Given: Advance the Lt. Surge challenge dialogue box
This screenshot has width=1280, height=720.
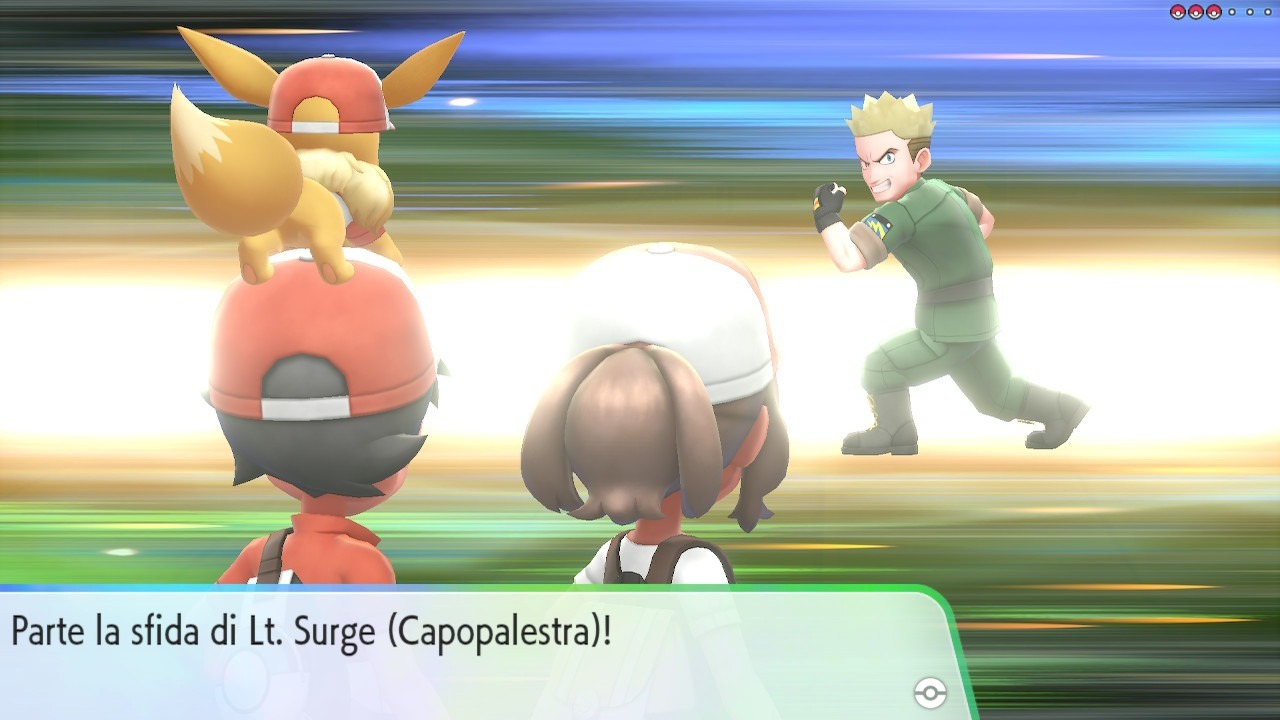Looking at the screenshot, I should coord(470,650).
